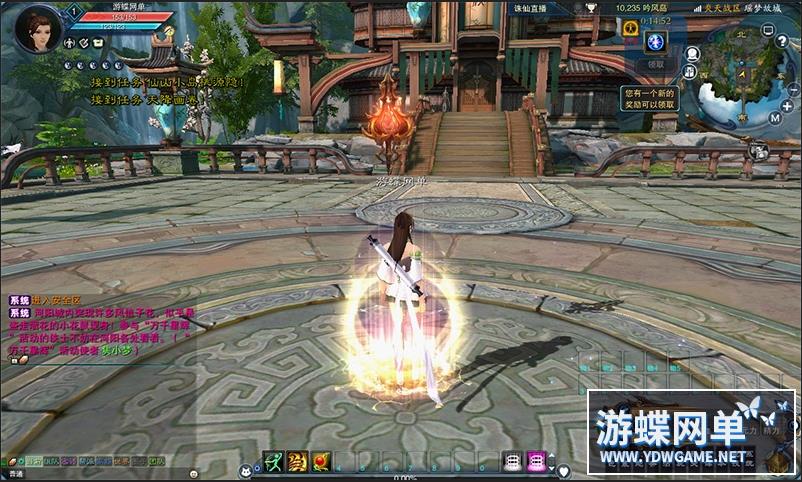
Task: Open the trophy icon on the top bar
Action: pos(592,8)
